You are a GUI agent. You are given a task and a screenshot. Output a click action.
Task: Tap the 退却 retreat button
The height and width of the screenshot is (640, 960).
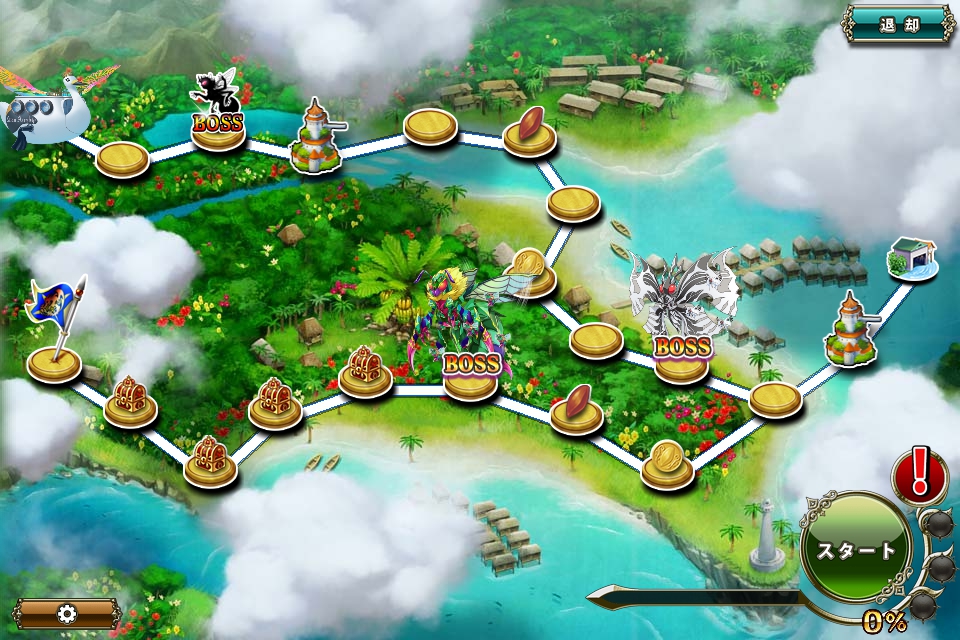tap(898, 23)
